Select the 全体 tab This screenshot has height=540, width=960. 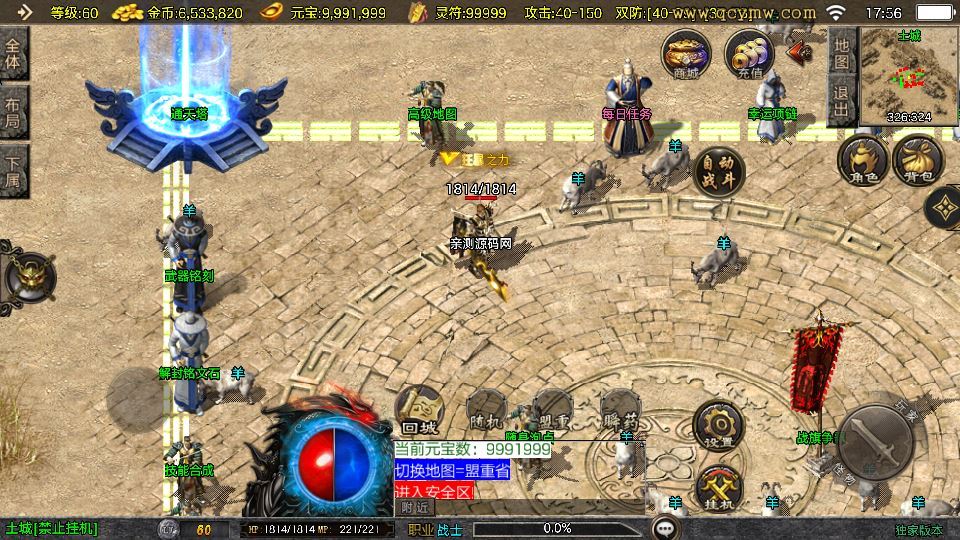click(x=13, y=55)
